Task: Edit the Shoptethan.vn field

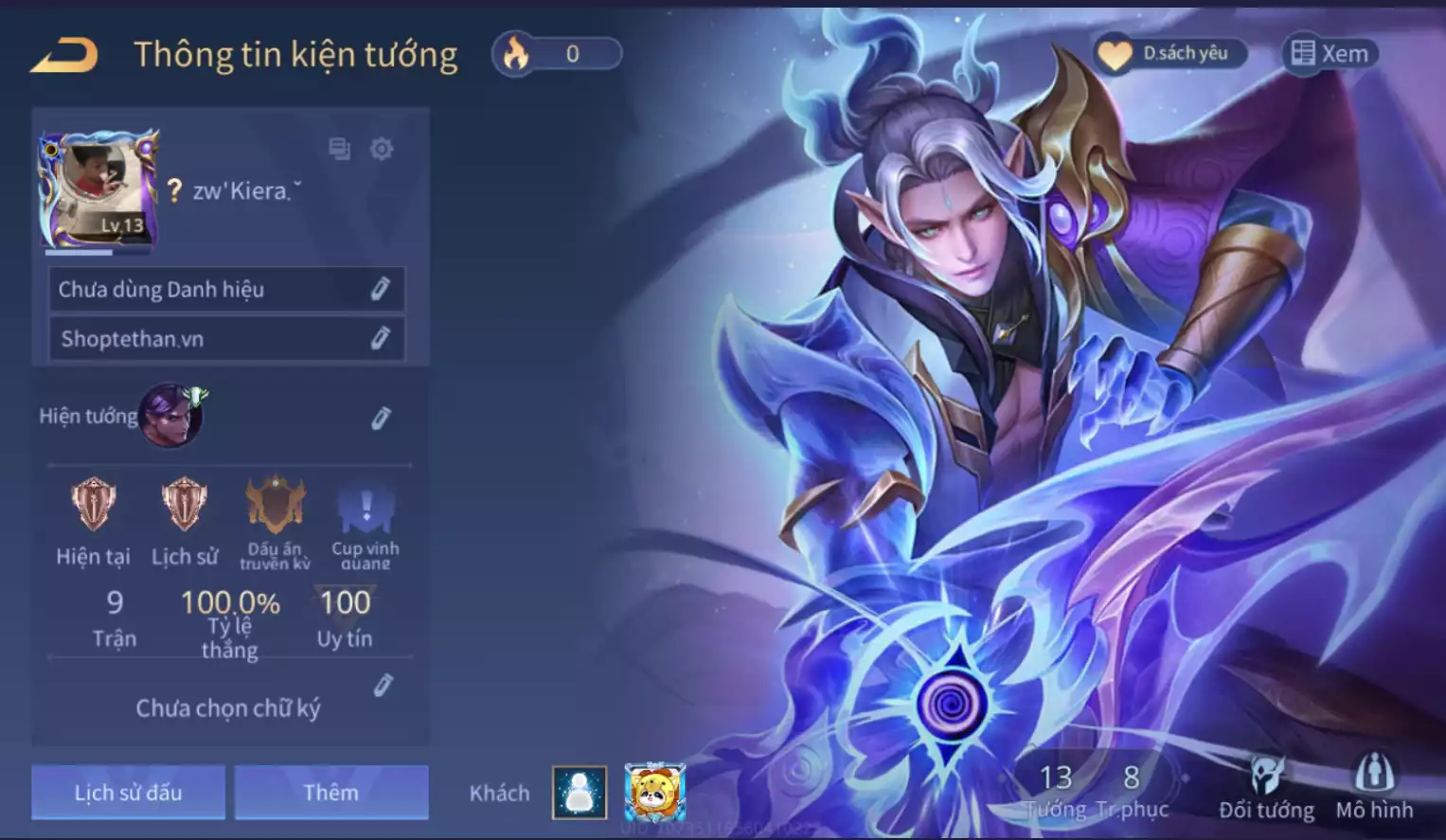Action: pos(380,338)
